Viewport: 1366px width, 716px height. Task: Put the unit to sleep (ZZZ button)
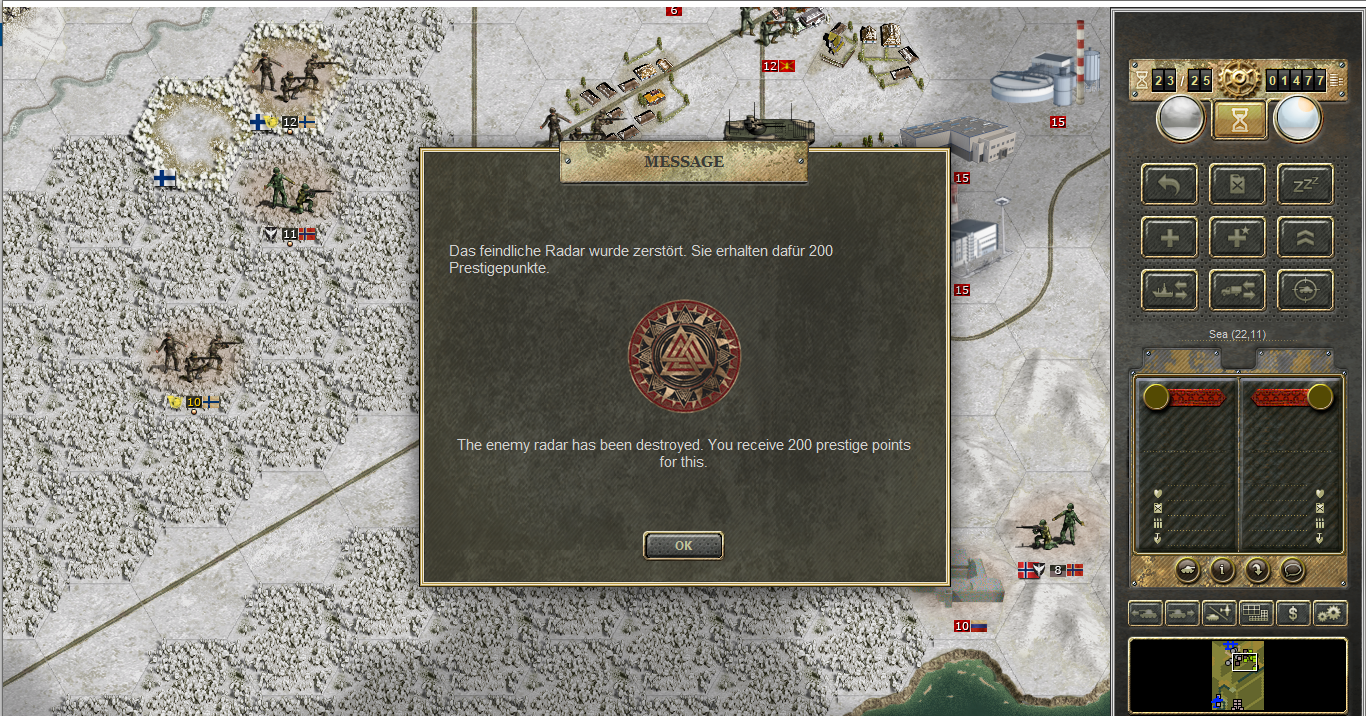pos(1305,184)
